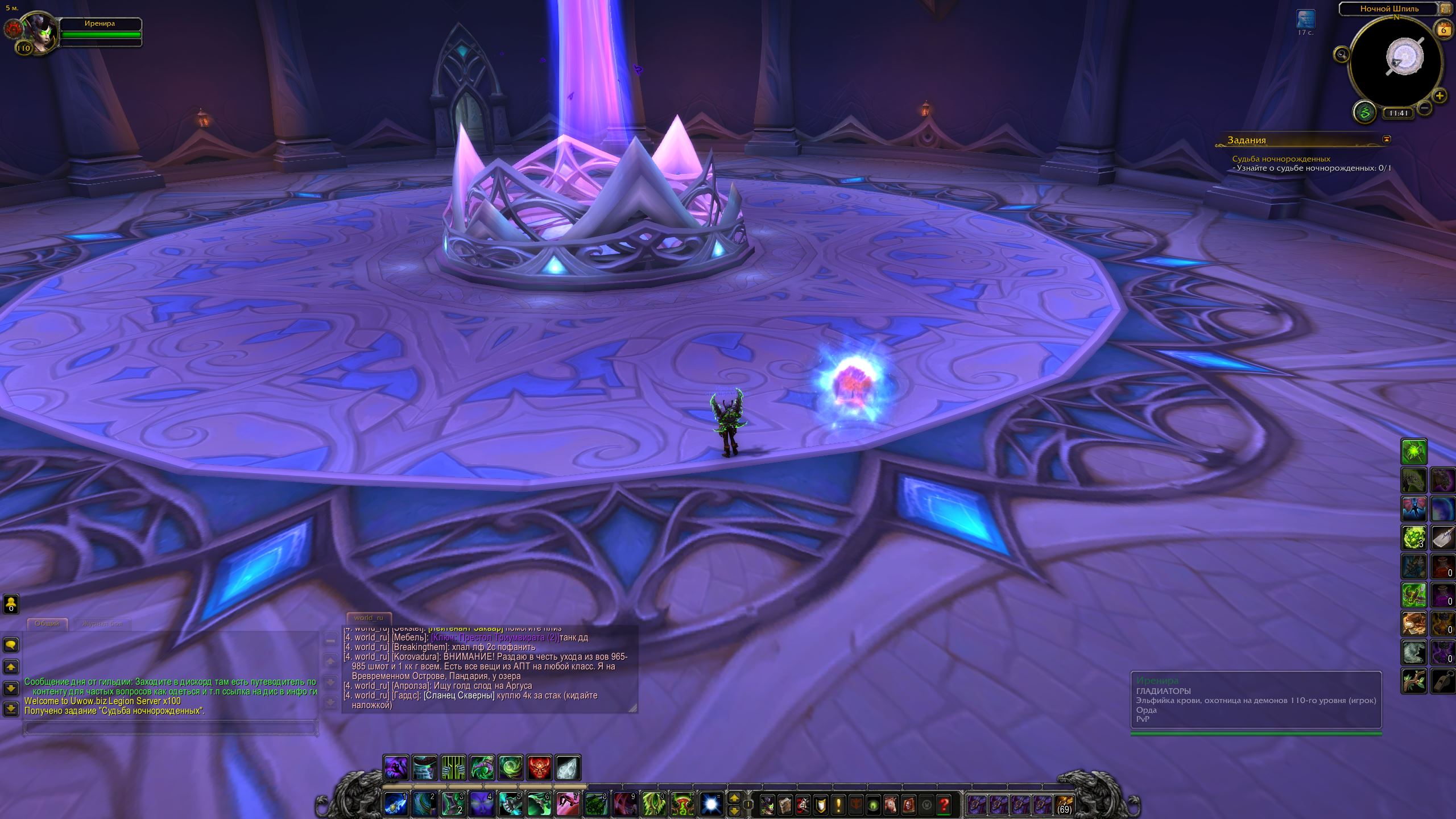Select the world_ru chat tab
This screenshot has height=819, width=1456.
point(369,618)
